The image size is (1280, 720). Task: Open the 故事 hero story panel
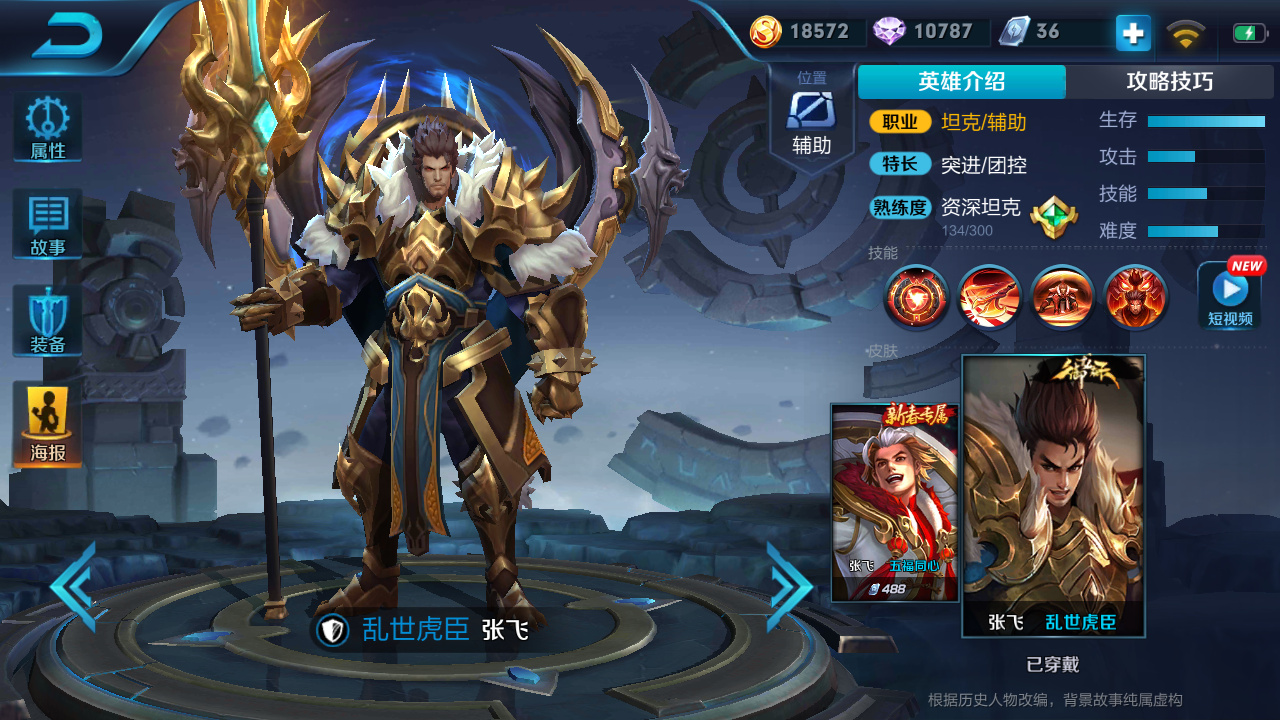tap(46, 222)
